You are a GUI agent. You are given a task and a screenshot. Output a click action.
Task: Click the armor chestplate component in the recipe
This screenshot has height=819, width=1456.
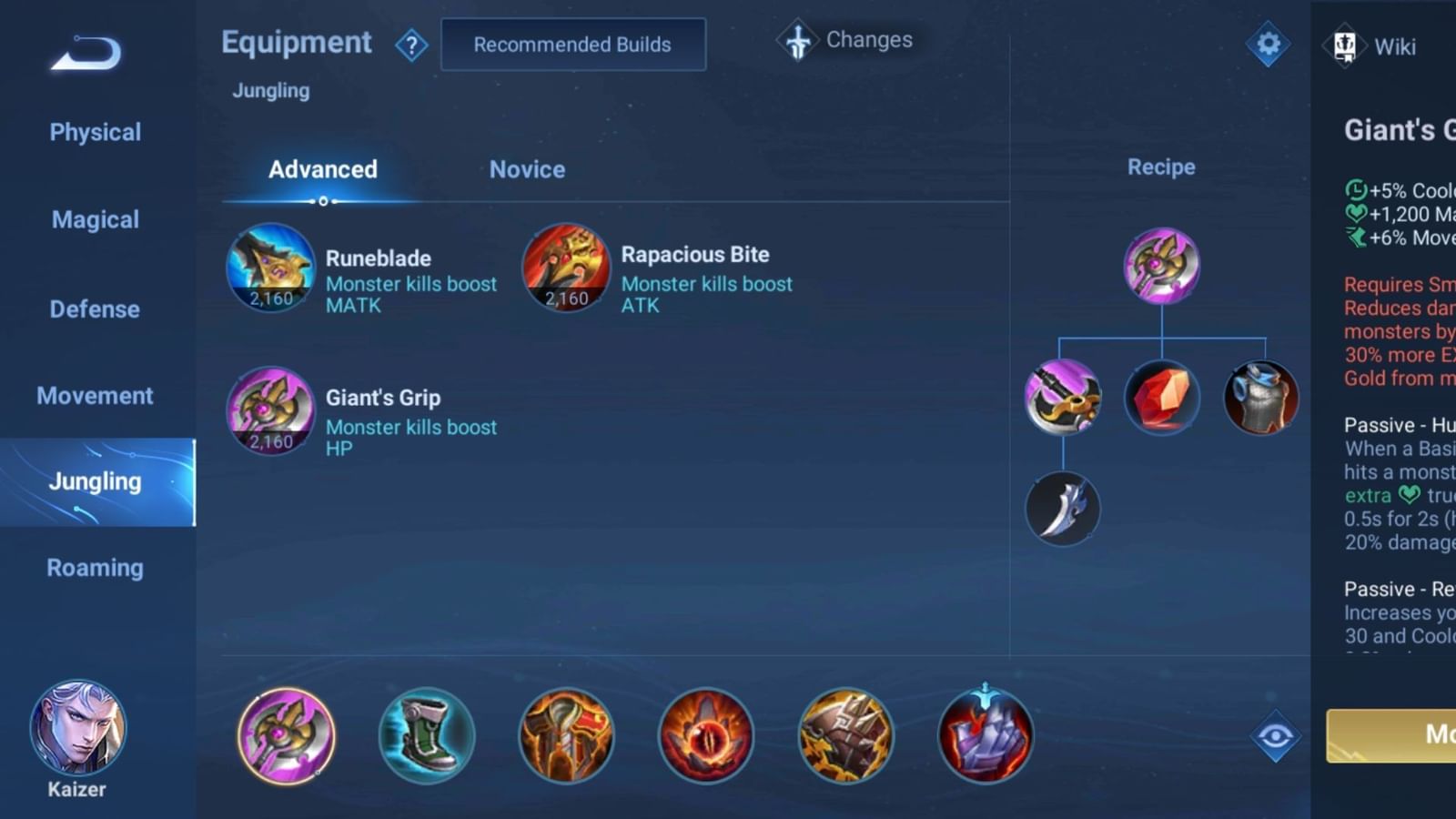pos(1262,396)
